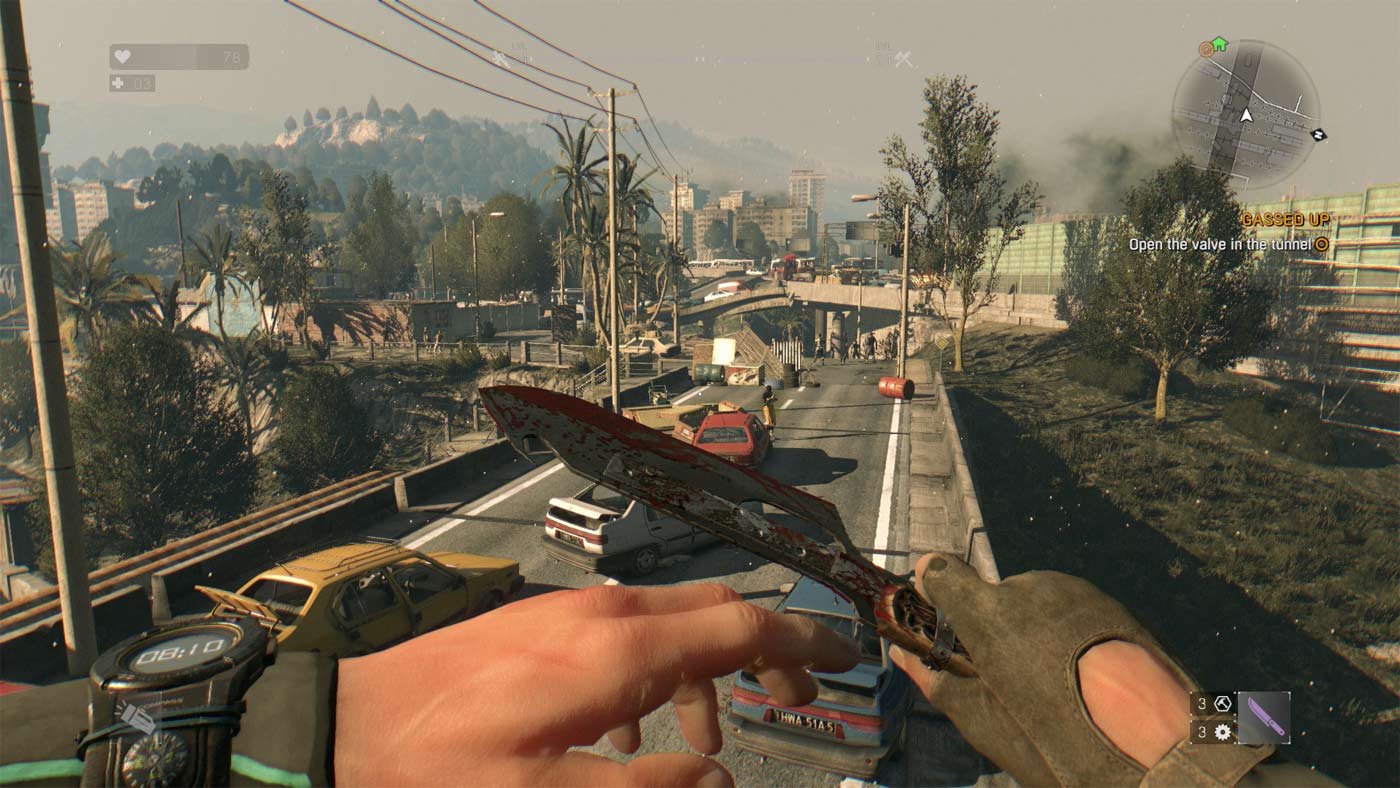
Task: Click the heart icon on the health bar
Action: click(122, 55)
